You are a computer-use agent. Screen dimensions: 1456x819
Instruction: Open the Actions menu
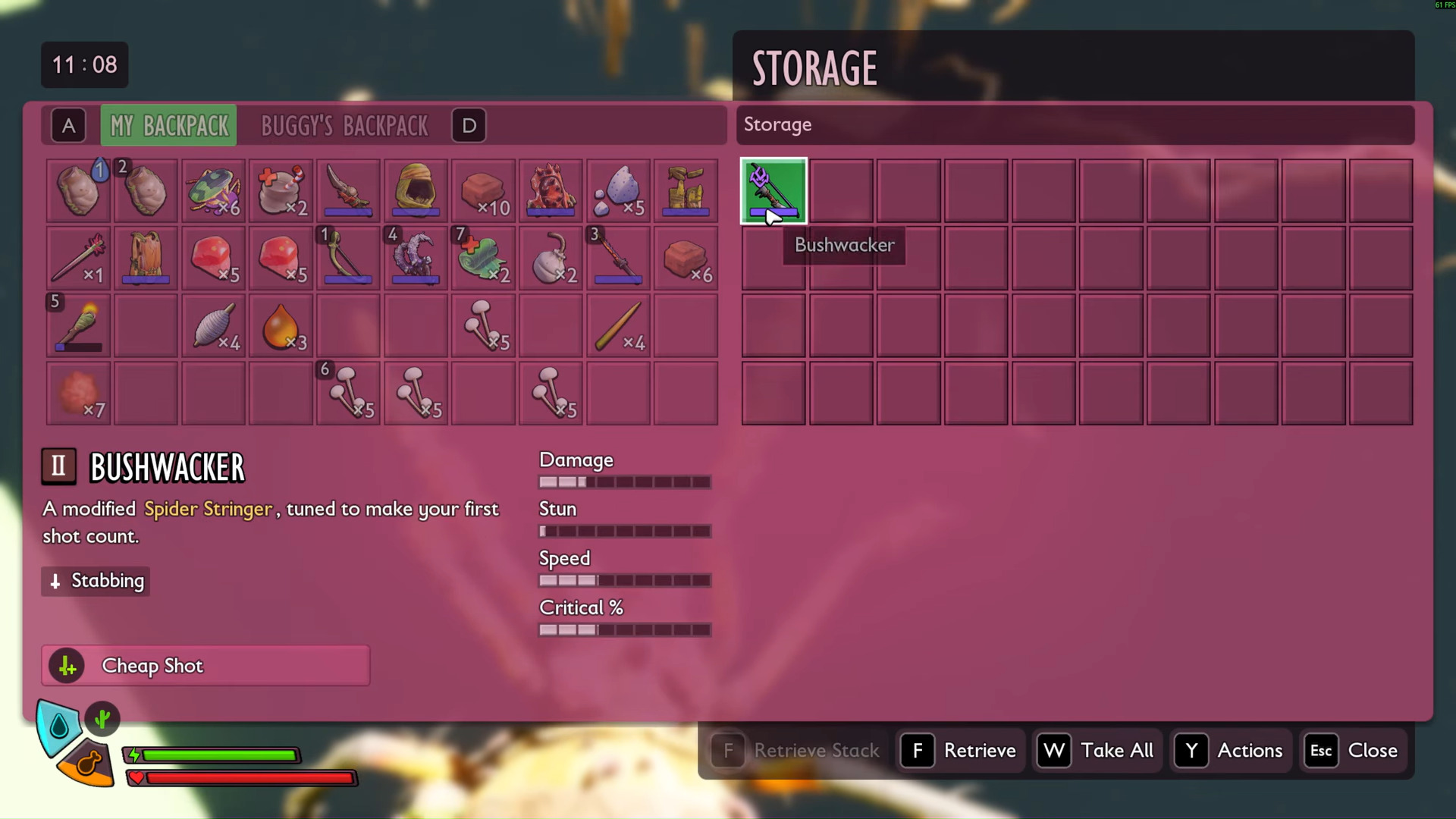1231,751
